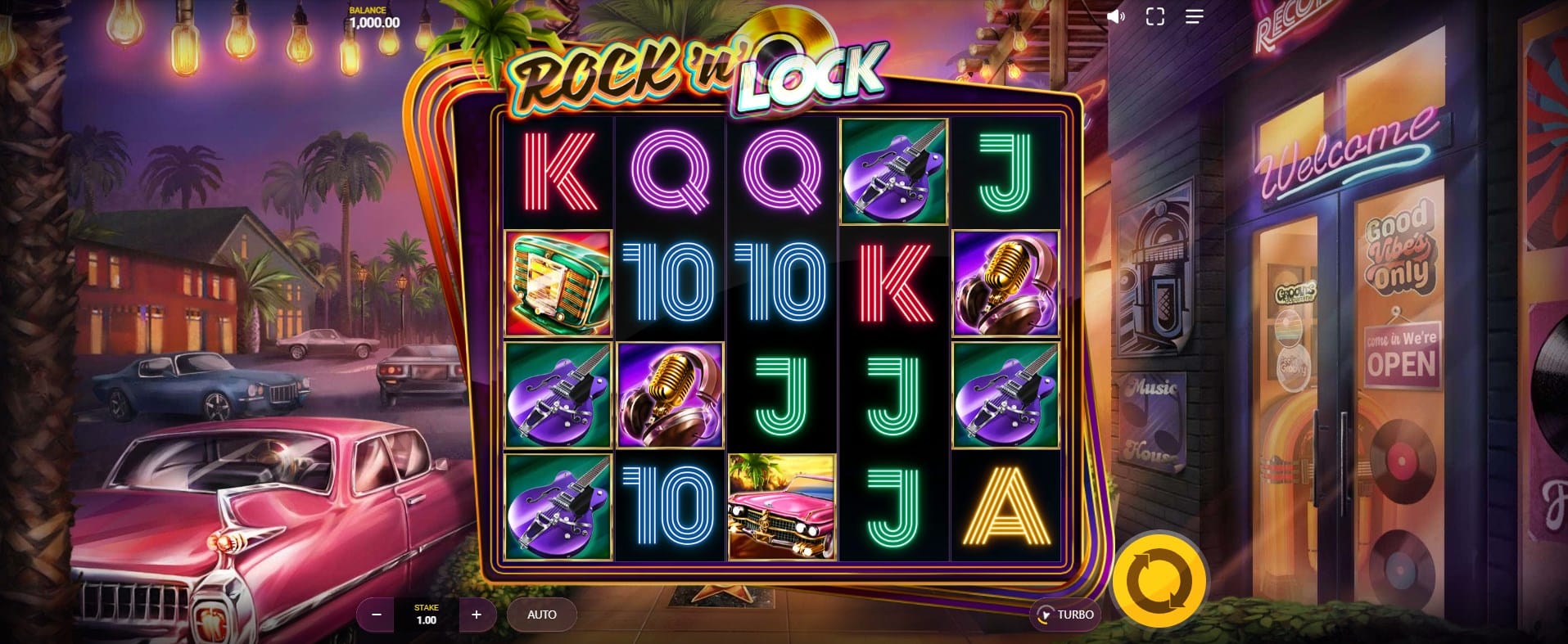The width and height of the screenshot is (1568, 644).
Task: Enter fullscreen mode
Action: click(1155, 16)
